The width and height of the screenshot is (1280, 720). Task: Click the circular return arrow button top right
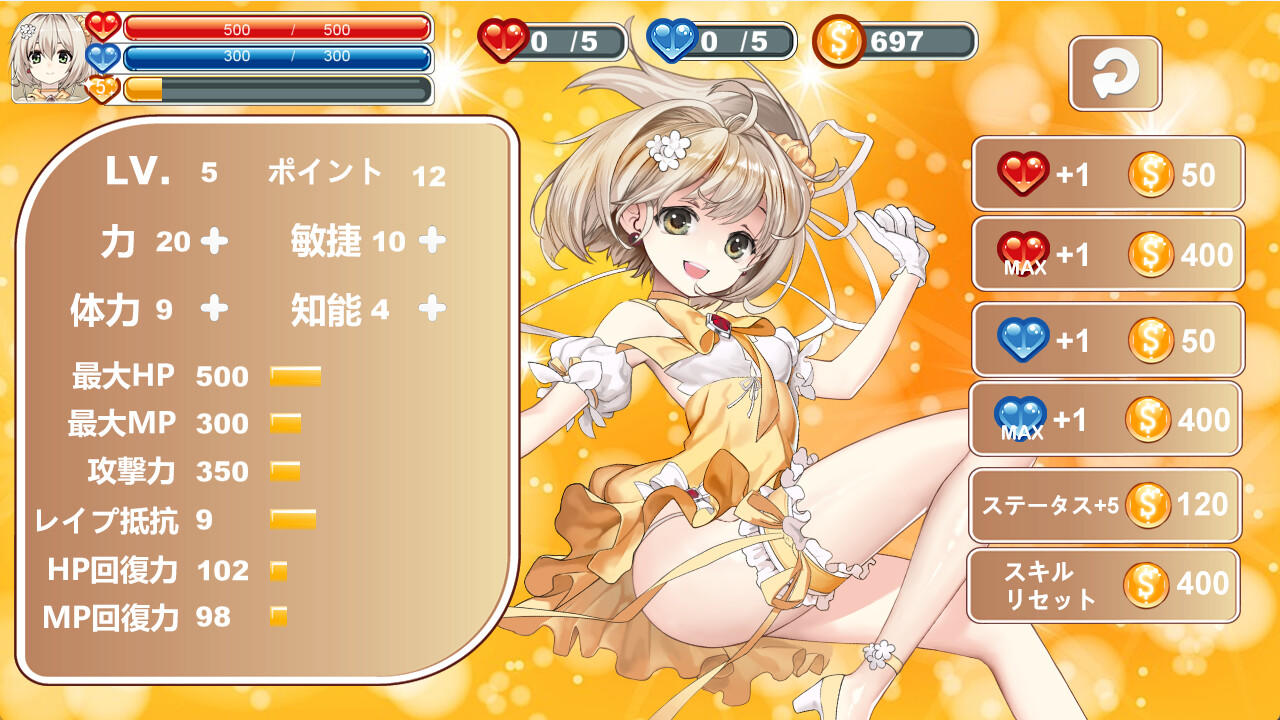tap(1116, 73)
